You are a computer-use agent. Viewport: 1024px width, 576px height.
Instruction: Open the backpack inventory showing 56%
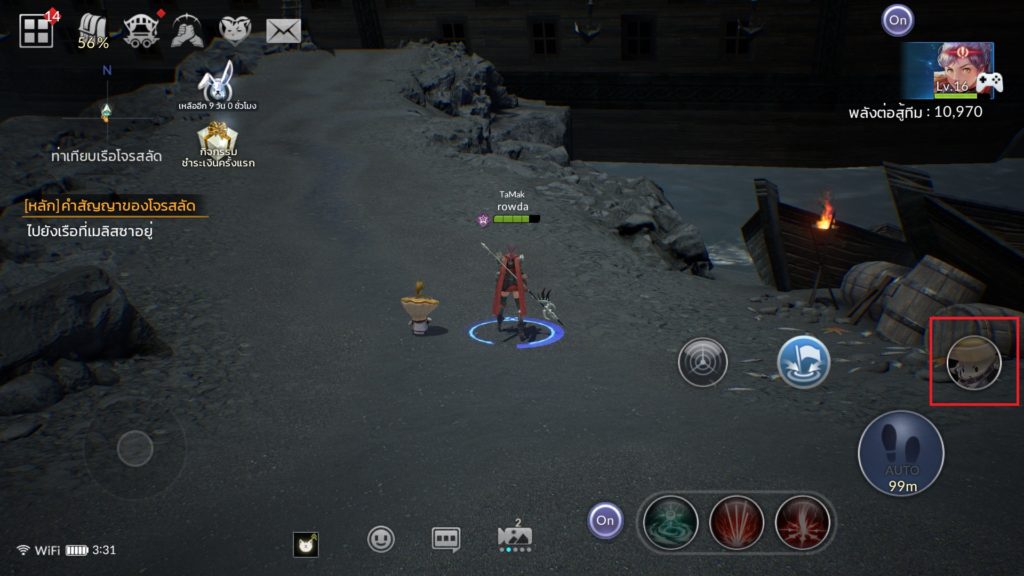[94, 32]
